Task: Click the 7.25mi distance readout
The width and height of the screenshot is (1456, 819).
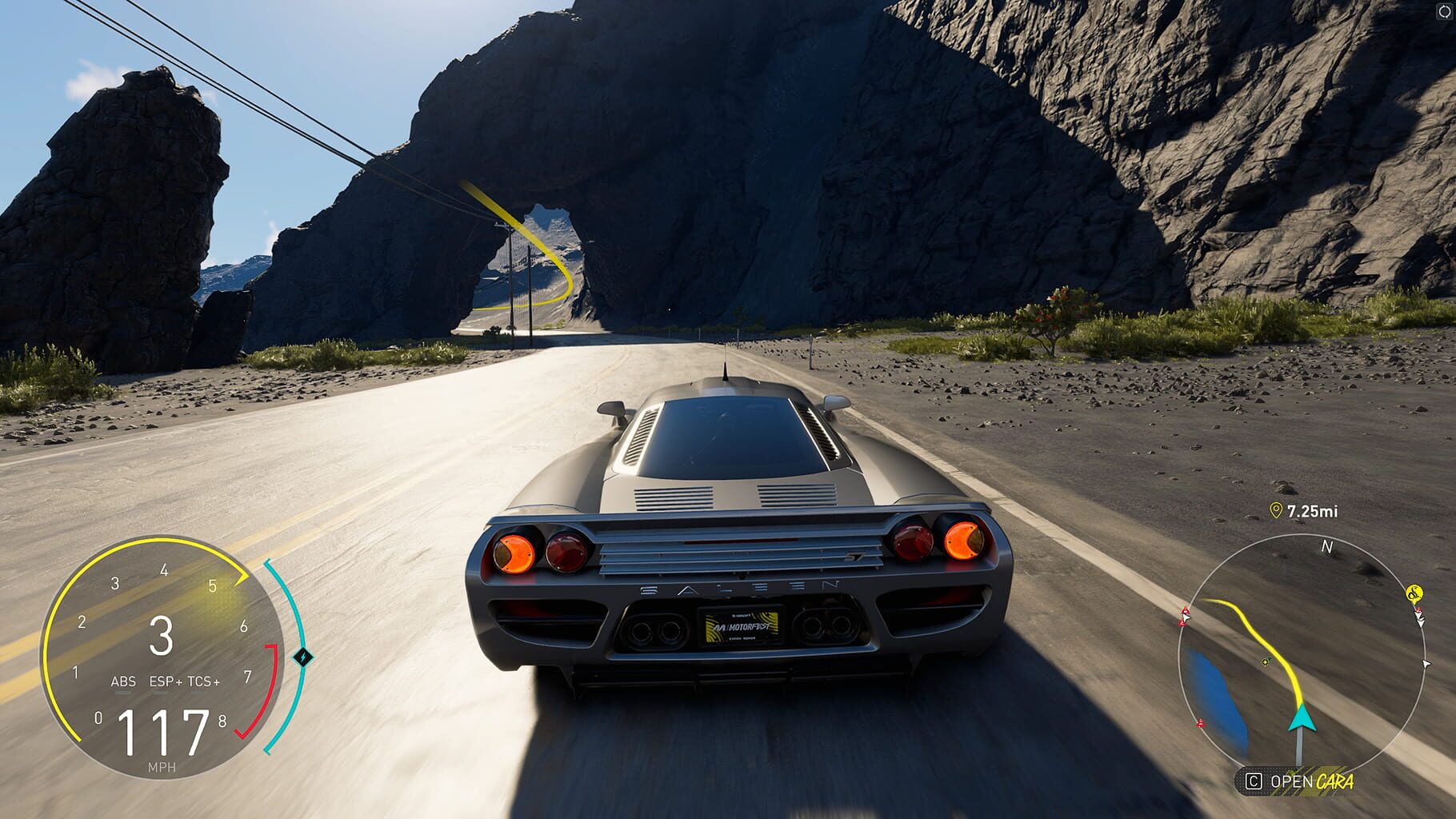Action: 1312,509
